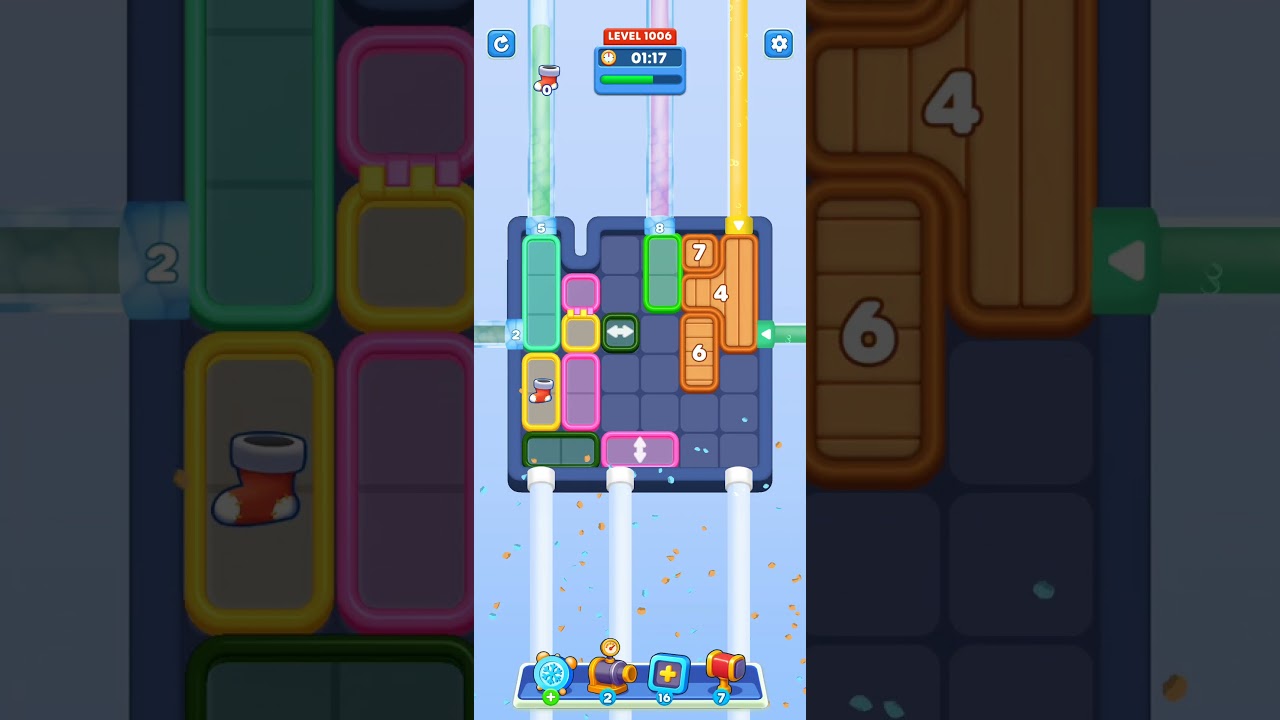
Task: Tap the plus booster slot showing 16
Action: (668, 674)
